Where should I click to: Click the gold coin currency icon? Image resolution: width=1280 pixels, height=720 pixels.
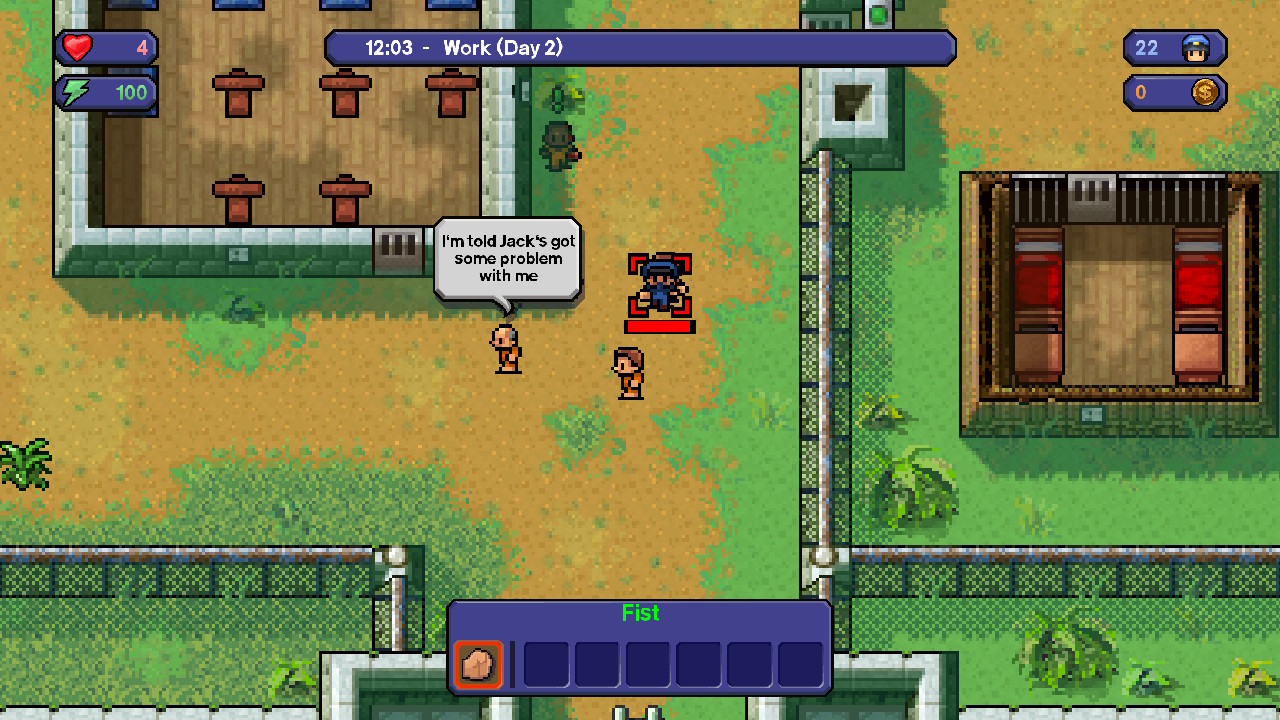(x=1205, y=93)
